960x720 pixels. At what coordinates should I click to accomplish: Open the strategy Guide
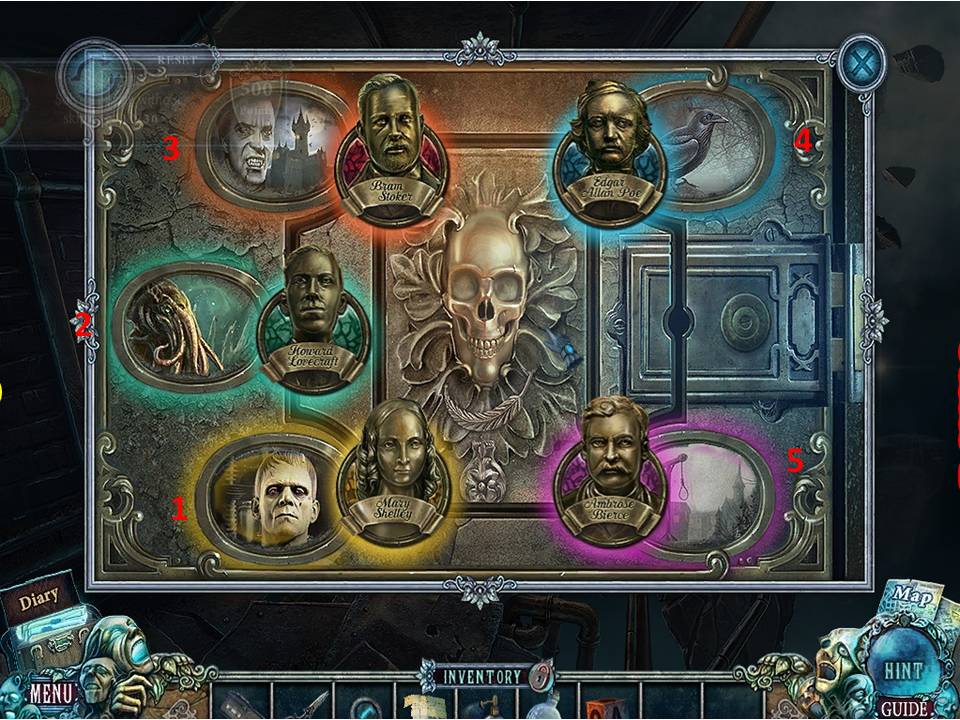(x=903, y=709)
